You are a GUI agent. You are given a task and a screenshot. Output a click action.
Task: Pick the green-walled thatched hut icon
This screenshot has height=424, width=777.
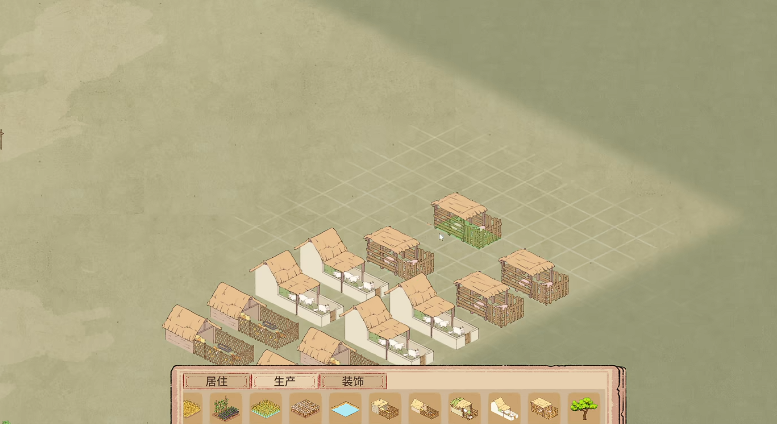click(463, 408)
